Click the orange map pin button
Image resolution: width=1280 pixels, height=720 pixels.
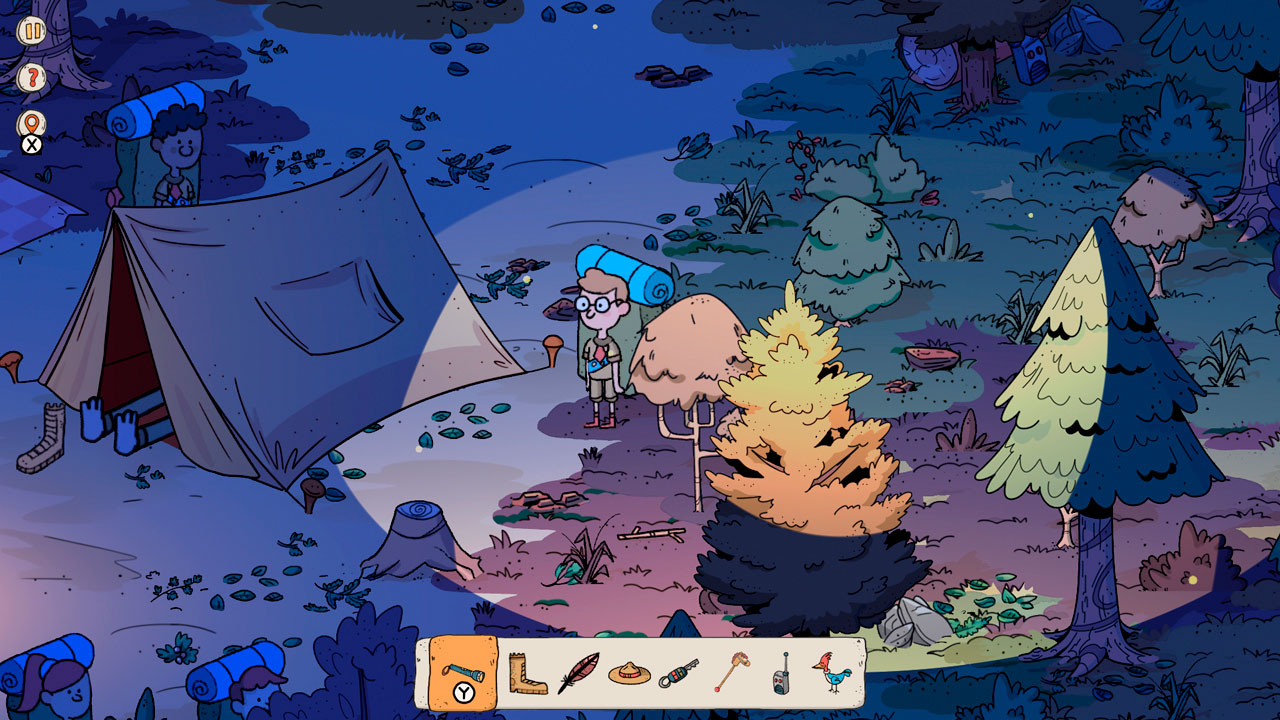(31, 124)
